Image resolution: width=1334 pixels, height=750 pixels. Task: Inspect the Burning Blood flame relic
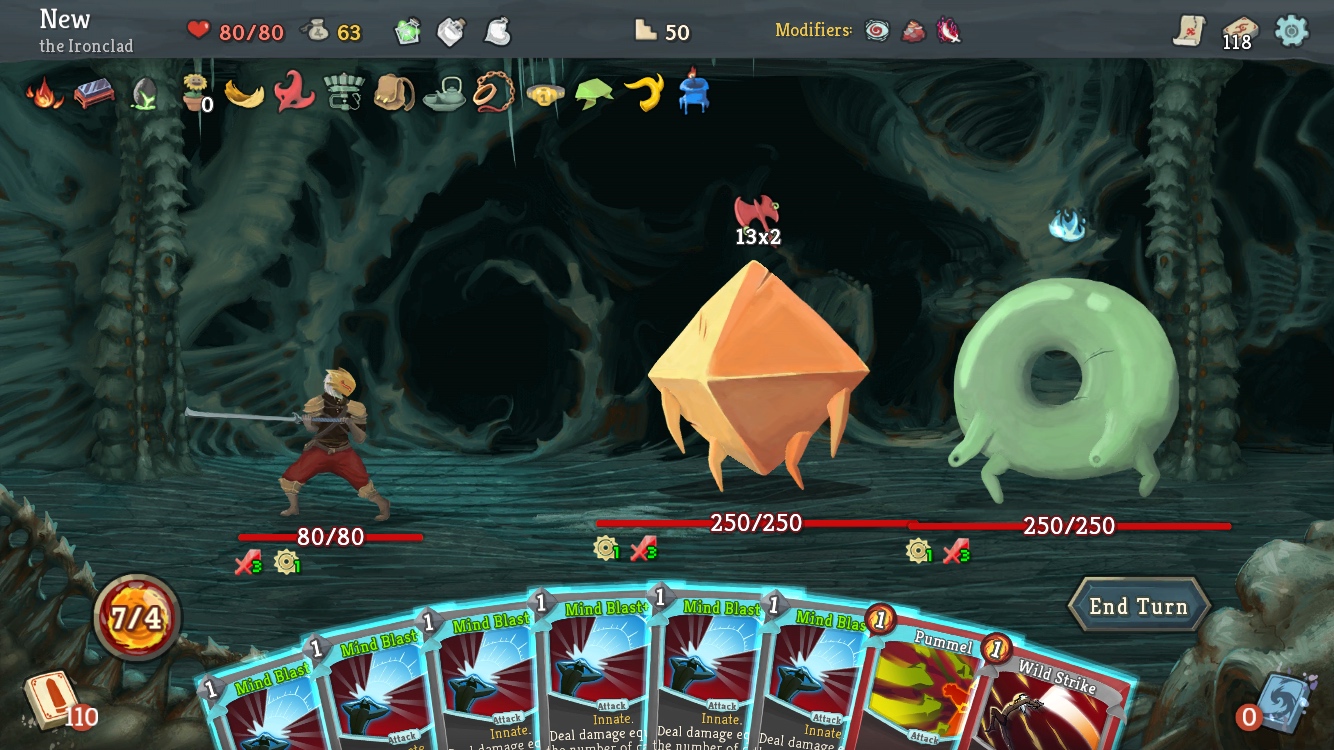43,94
